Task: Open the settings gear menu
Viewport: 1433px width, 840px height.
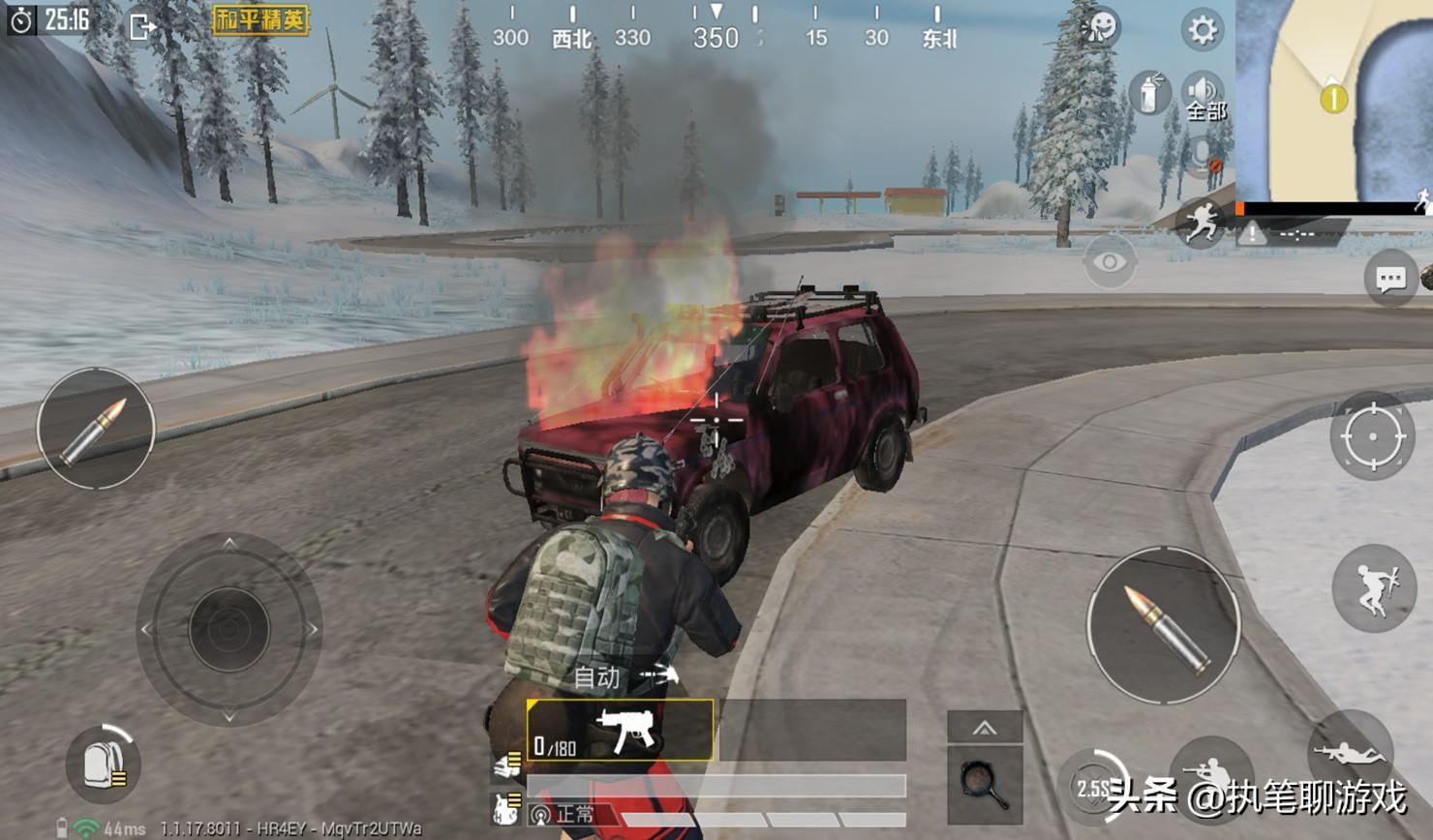Action: (x=1202, y=30)
